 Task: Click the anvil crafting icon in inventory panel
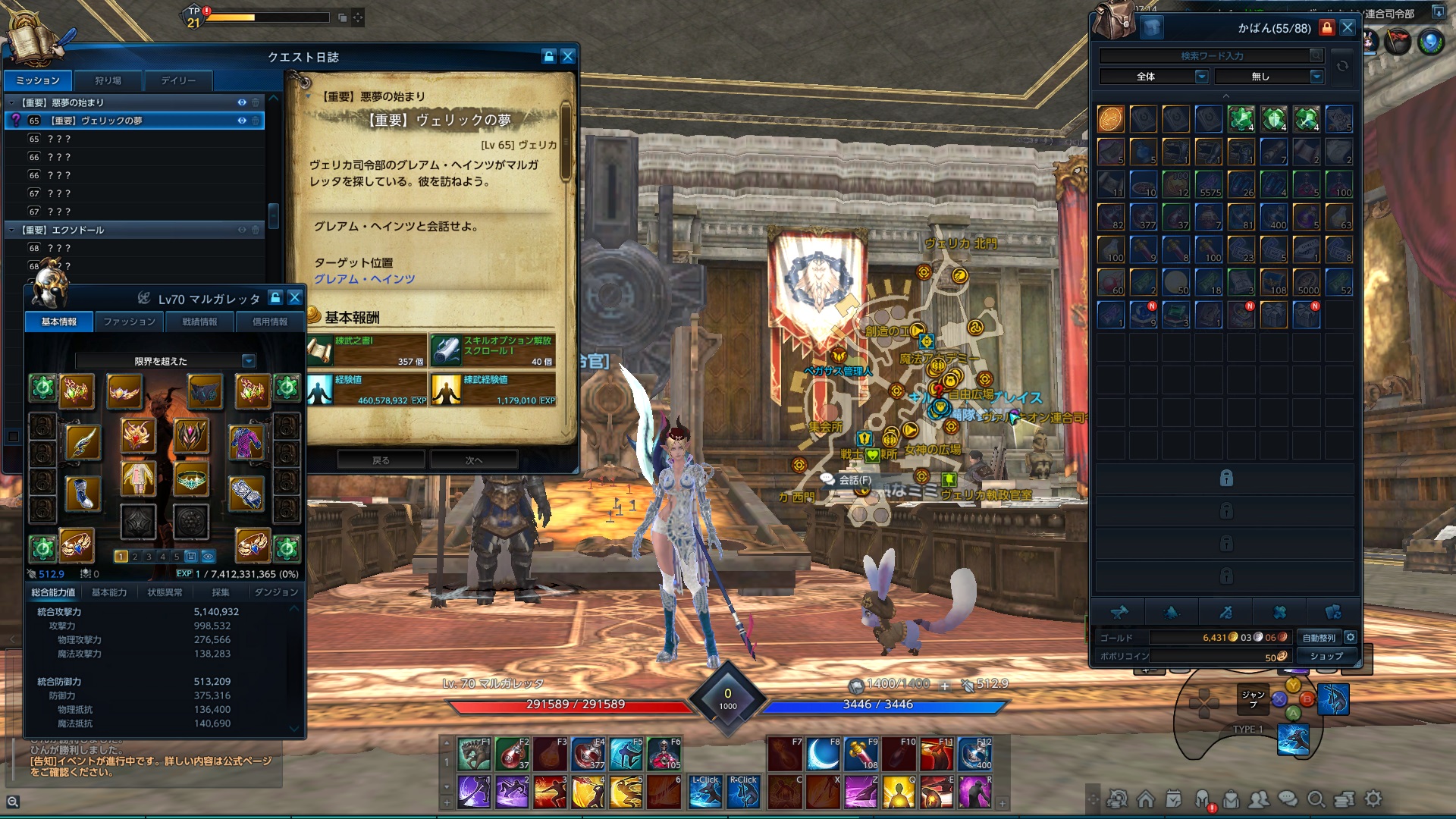[1120, 612]
